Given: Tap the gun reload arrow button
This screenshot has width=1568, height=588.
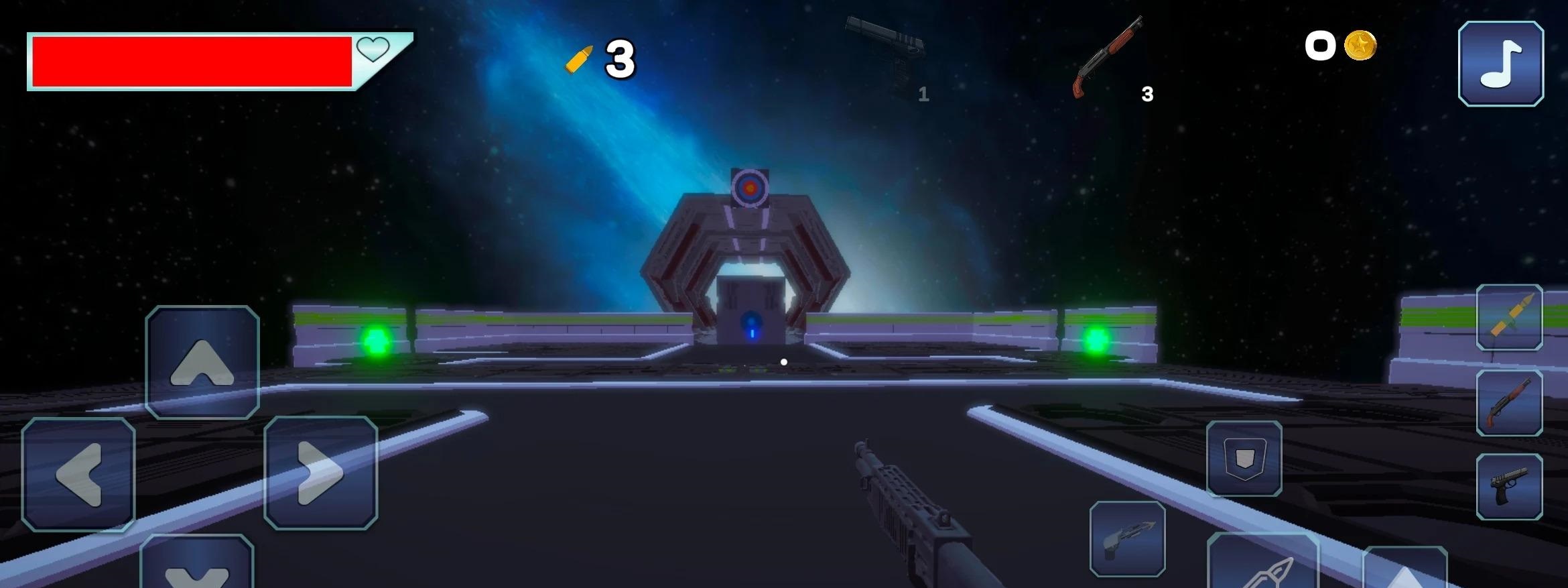Looking at the screenshot, I should coord(1127,538).
